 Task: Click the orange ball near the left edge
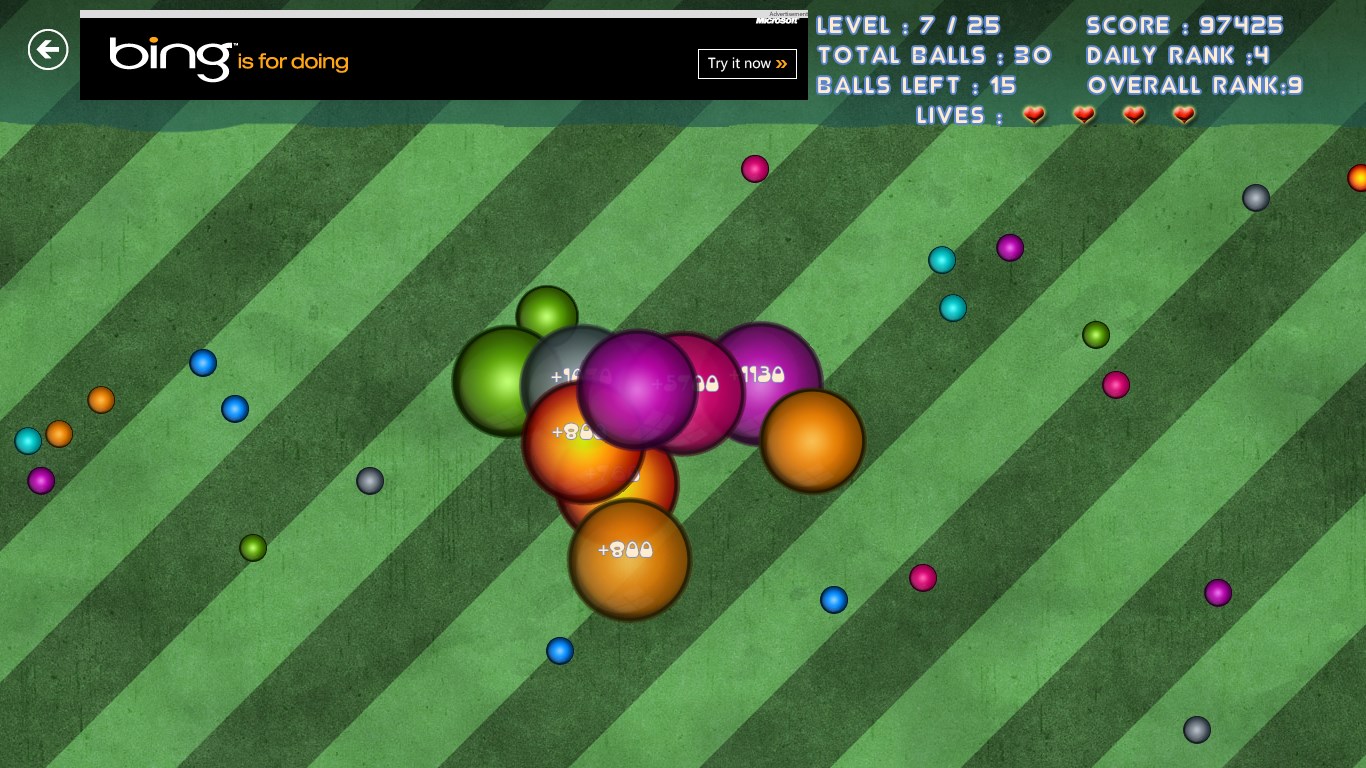[x=59, y=434]
